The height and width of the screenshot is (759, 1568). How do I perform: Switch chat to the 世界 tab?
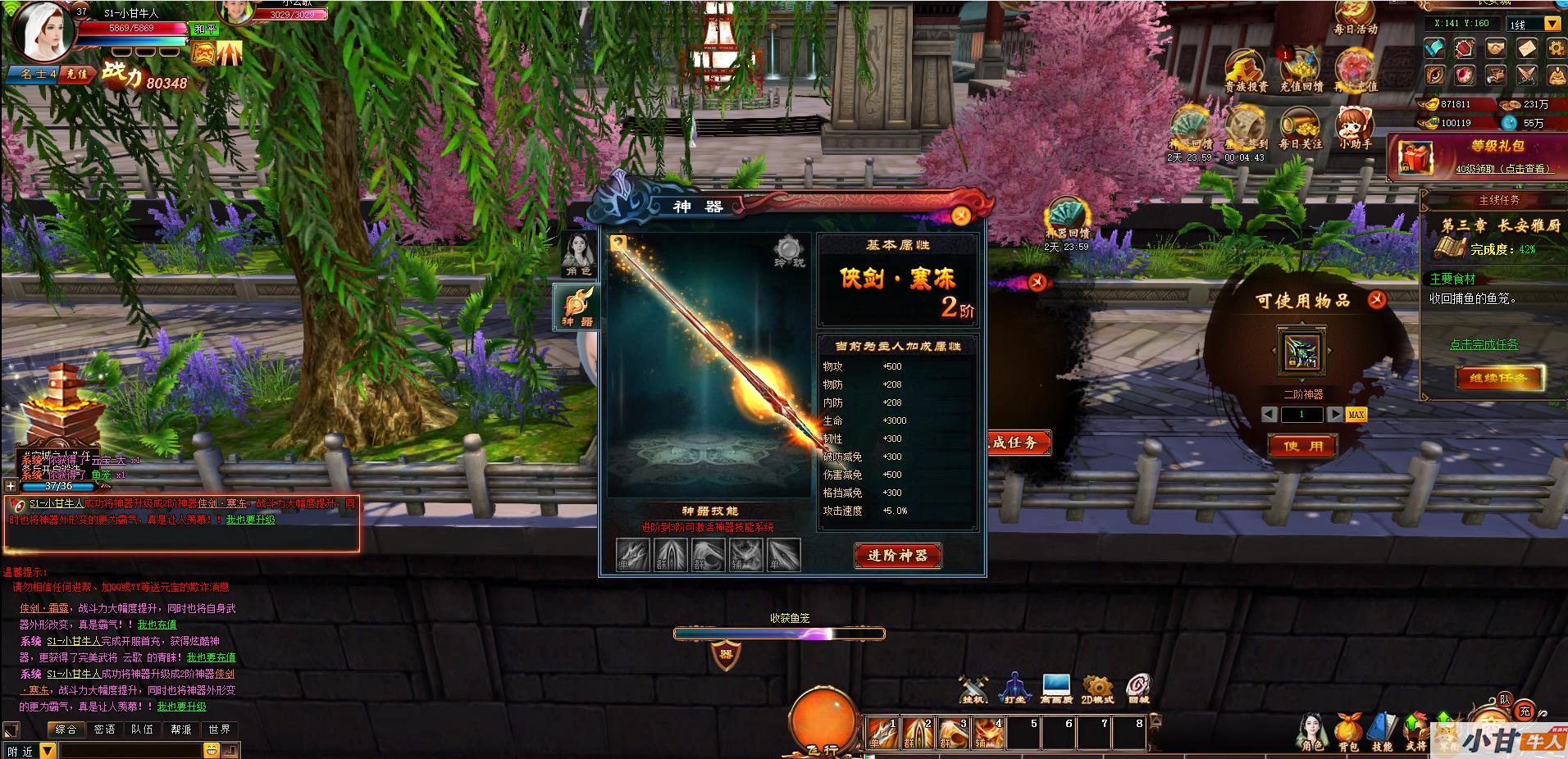point(219,729)
